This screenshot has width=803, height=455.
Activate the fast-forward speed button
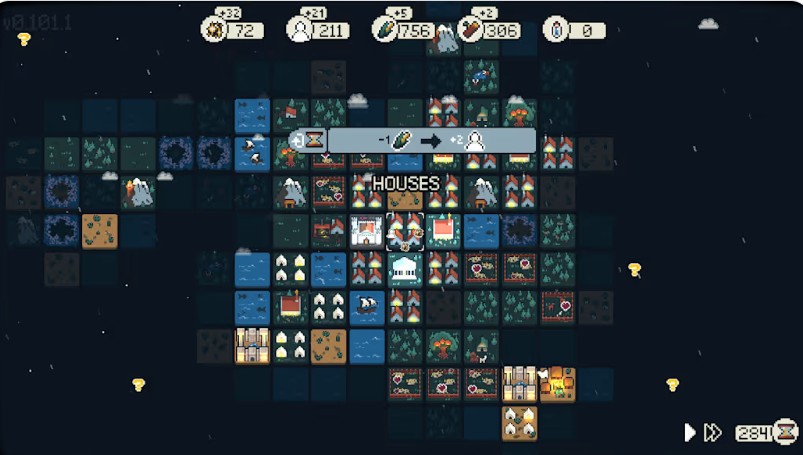[x=712, y=432]
